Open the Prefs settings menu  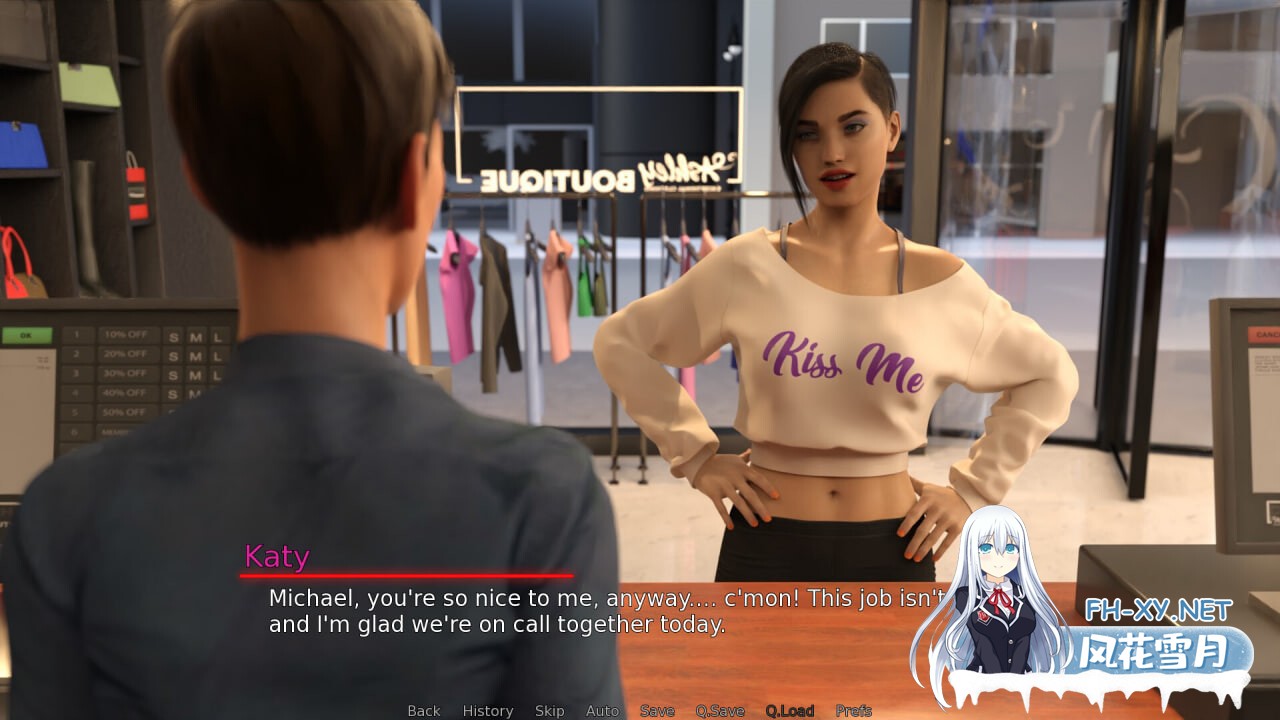tap(853, 711)
